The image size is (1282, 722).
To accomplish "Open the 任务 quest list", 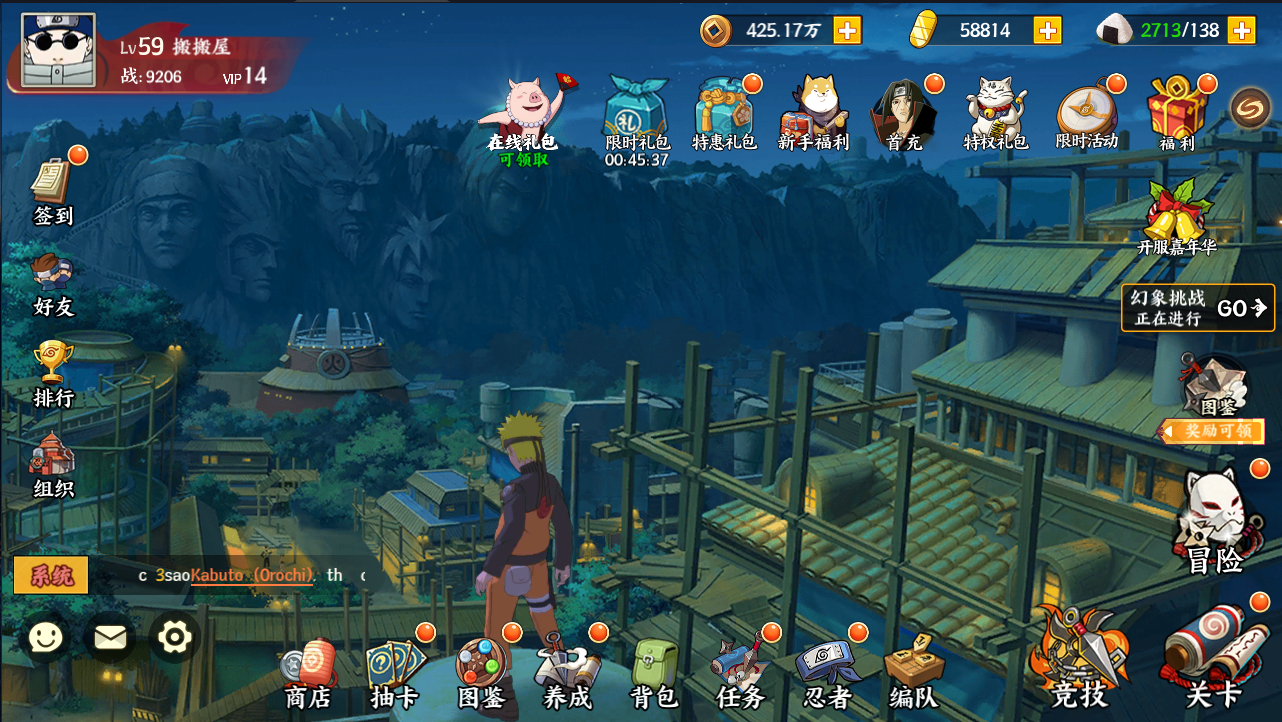I will [741, 672].
